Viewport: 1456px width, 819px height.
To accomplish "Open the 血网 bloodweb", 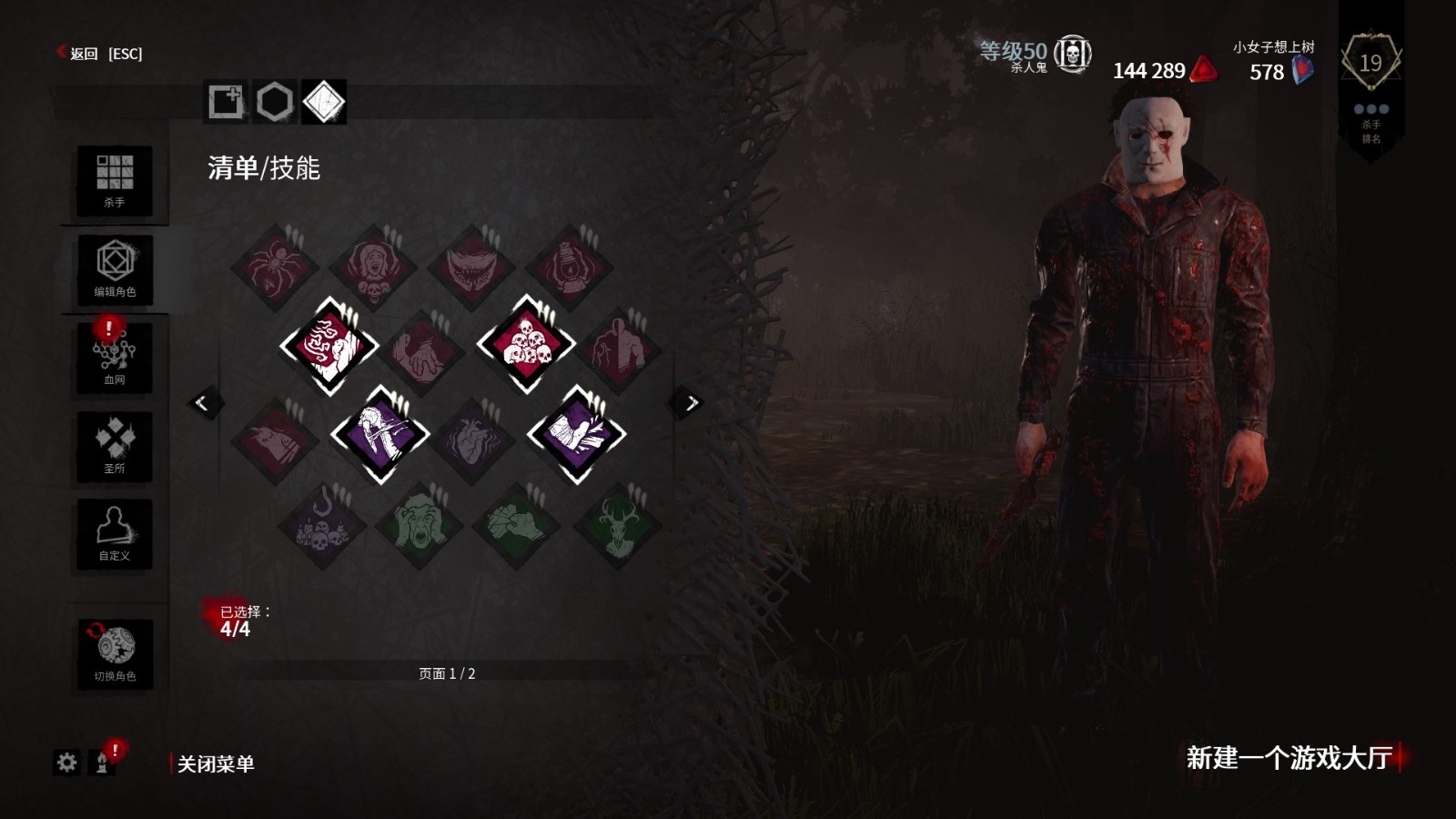I will point(115,357).
